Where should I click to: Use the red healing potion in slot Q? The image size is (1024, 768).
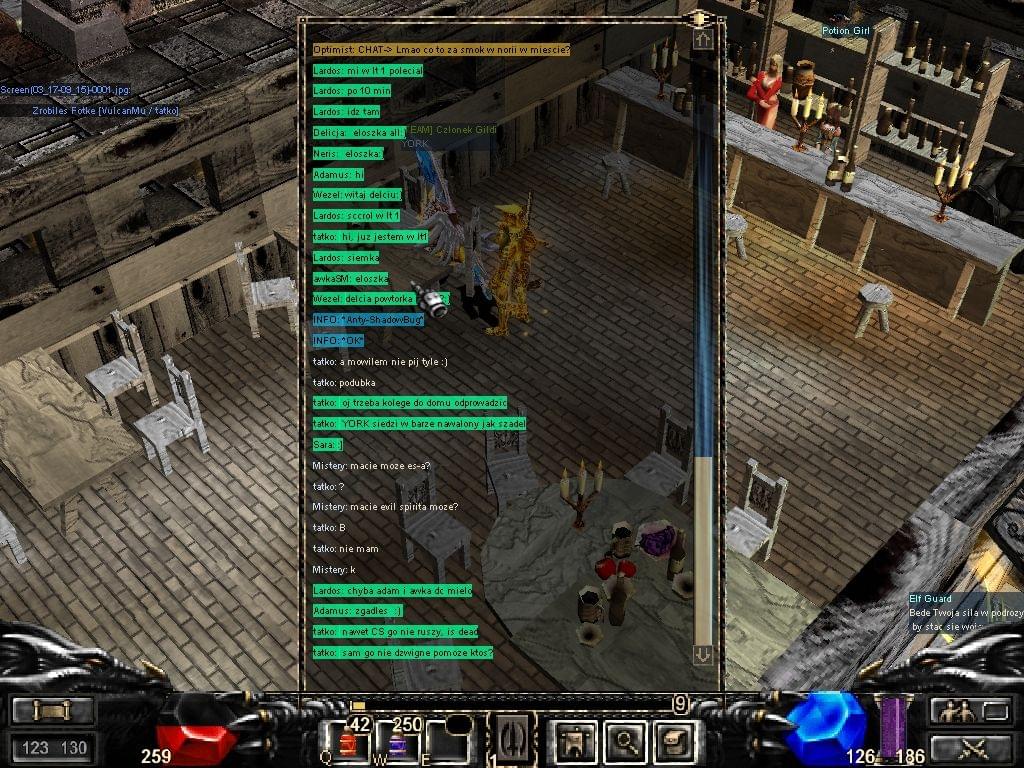point(347,743)
